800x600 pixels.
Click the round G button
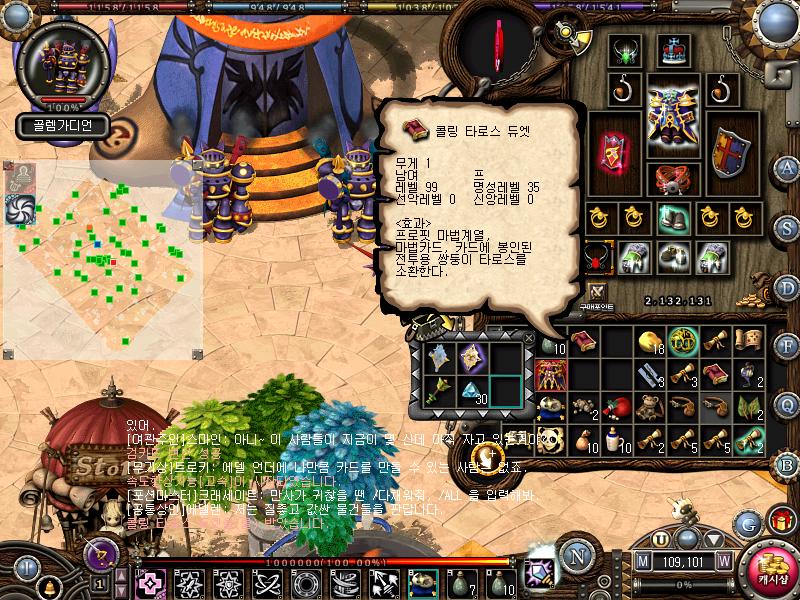pyautogui.click(x=747, y=522)
